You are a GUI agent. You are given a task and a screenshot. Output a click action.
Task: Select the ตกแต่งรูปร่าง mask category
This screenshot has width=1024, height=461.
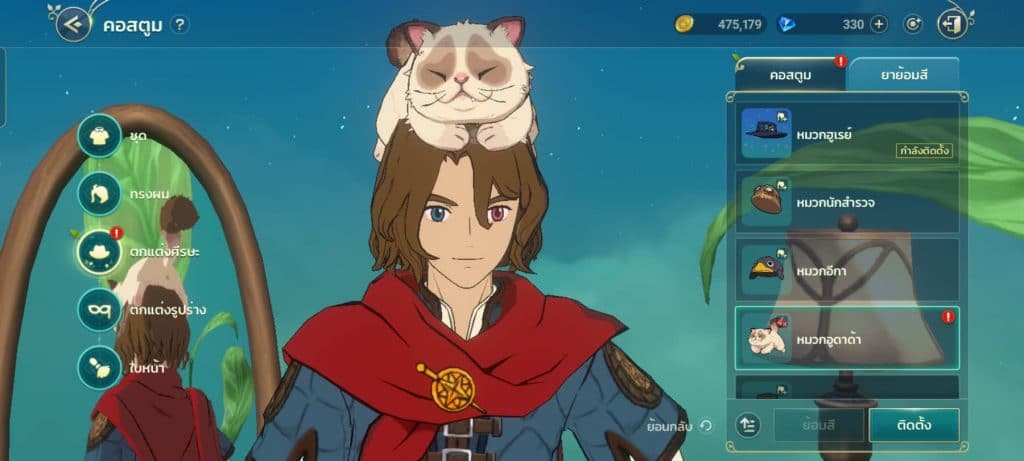coord(100,309)
